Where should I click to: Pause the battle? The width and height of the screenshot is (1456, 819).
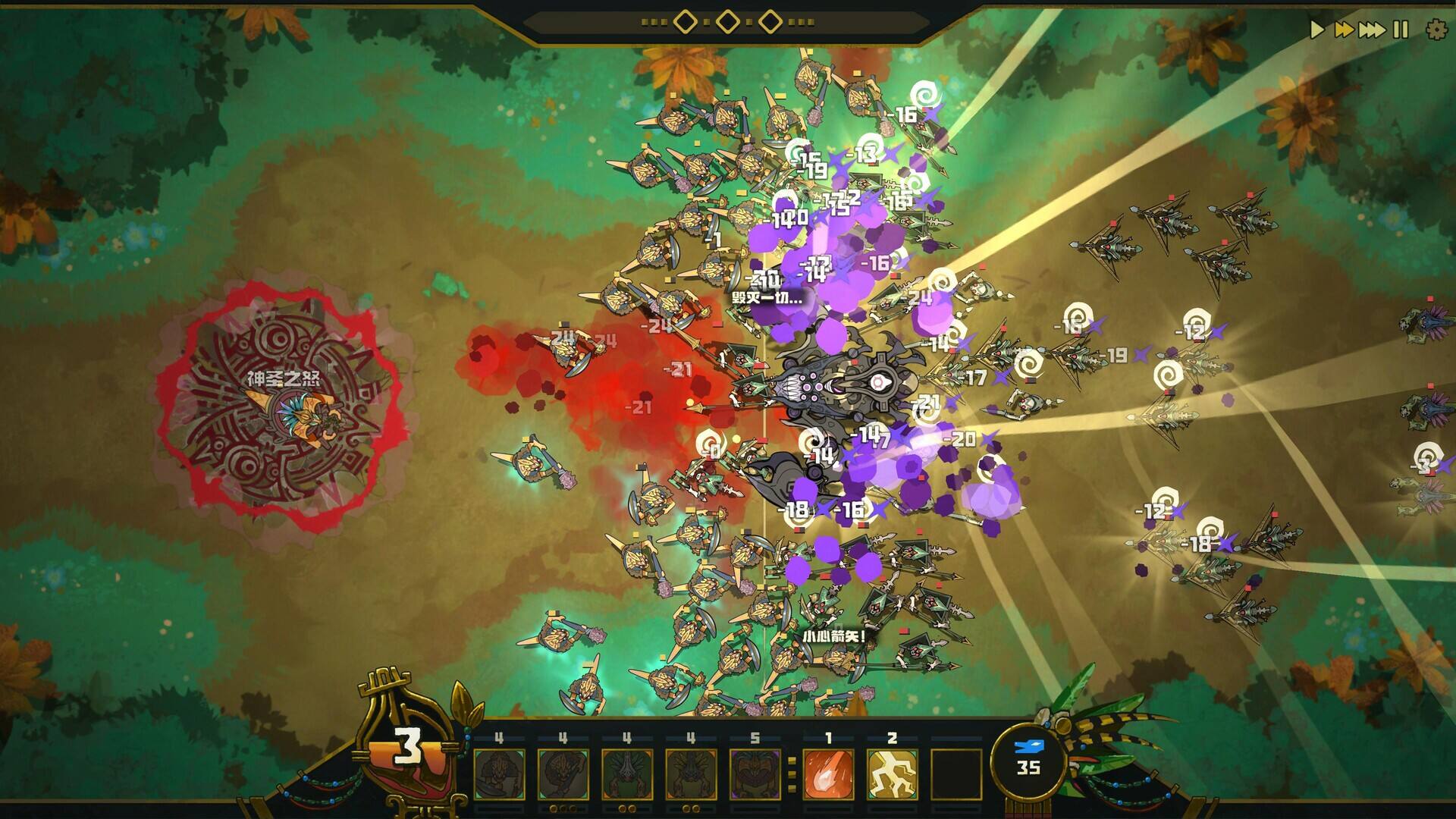[1401, 30]
